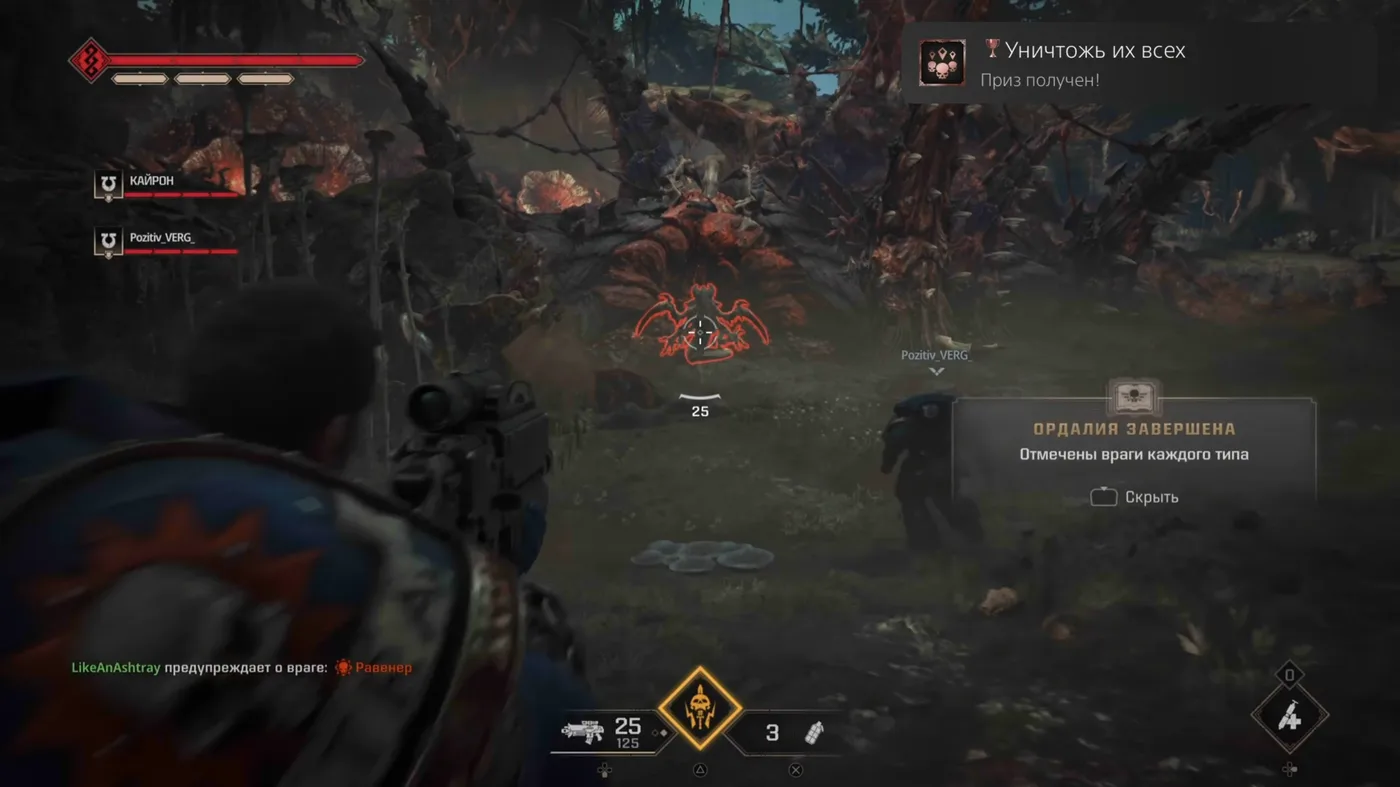Select squadmate КАЙРОН's class emblem

click(x=108, y=185)
